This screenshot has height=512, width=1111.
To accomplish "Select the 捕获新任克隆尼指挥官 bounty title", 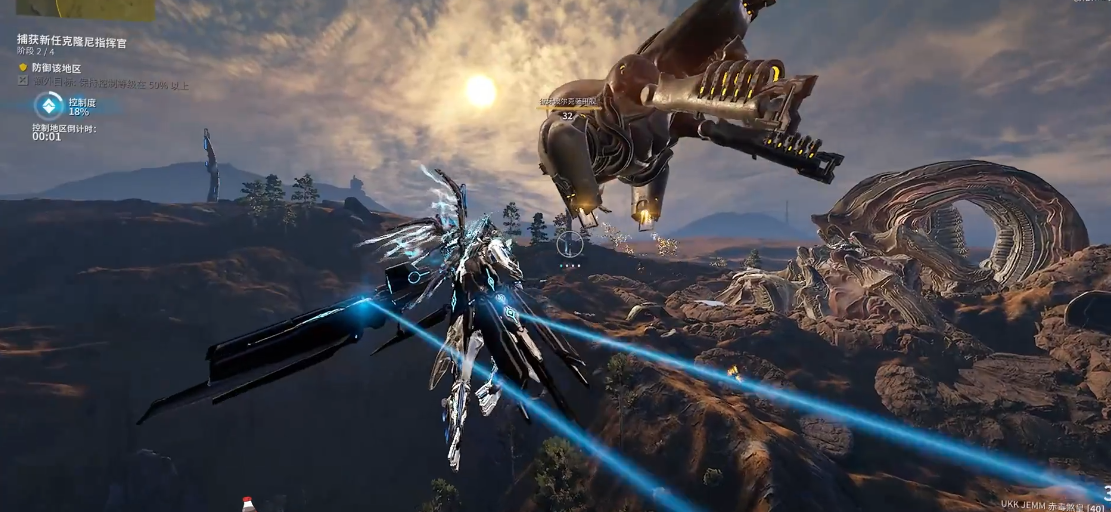I will (x=72, y=41).
